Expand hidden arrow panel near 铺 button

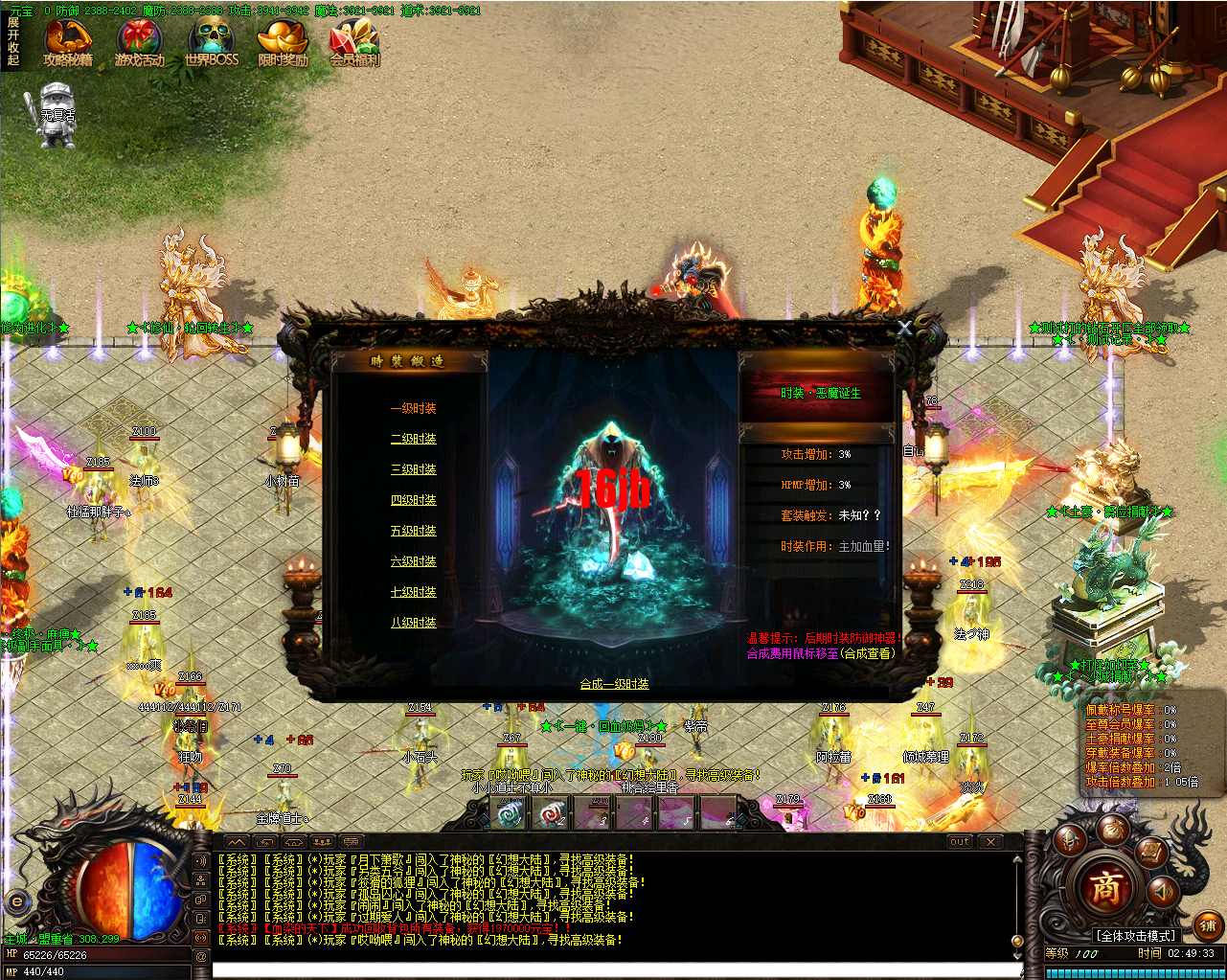pos(1150,922)
